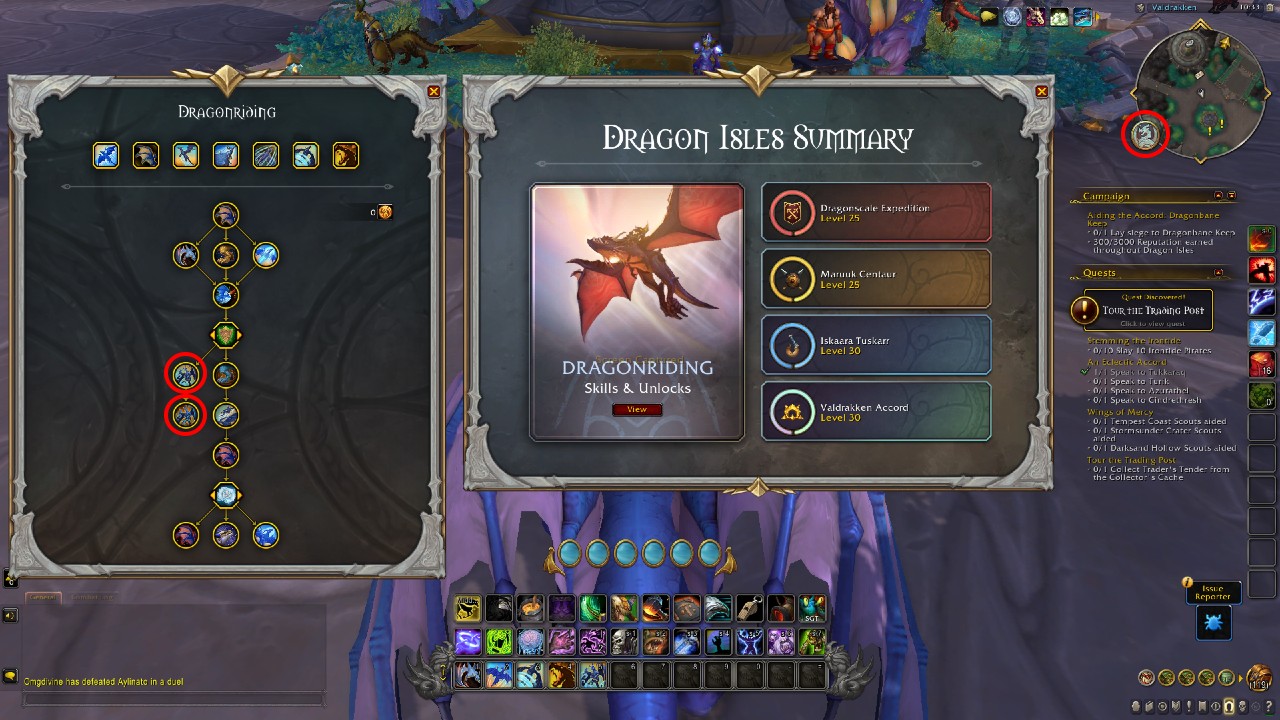Collapse the Quests section header
The width and height of the screenshot is (1280, 720).
(x=1218, y=273)
